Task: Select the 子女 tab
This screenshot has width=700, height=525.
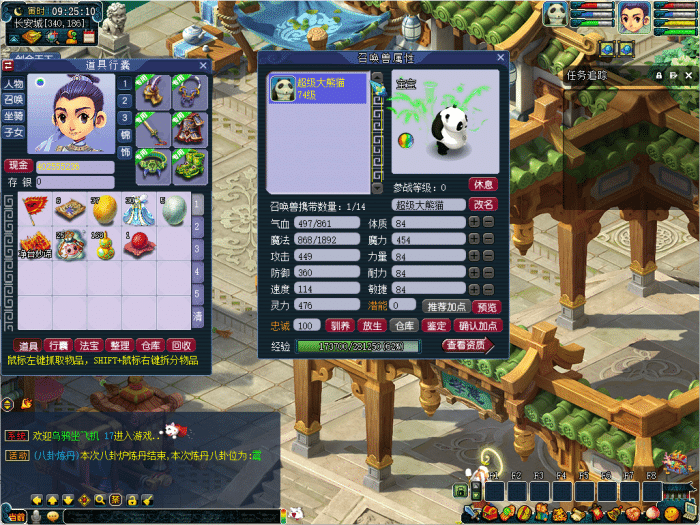Action: click(14, 132)
